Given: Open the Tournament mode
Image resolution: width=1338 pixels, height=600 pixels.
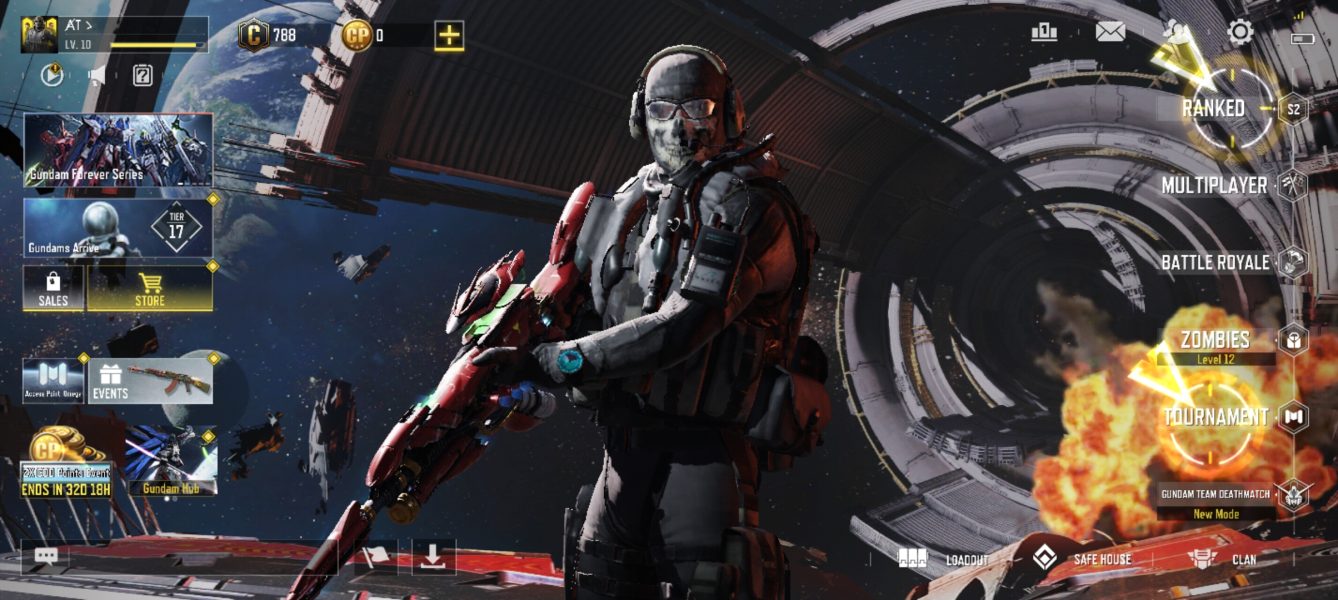Looking at the screenshot, I should click(x=1214, y=417).
